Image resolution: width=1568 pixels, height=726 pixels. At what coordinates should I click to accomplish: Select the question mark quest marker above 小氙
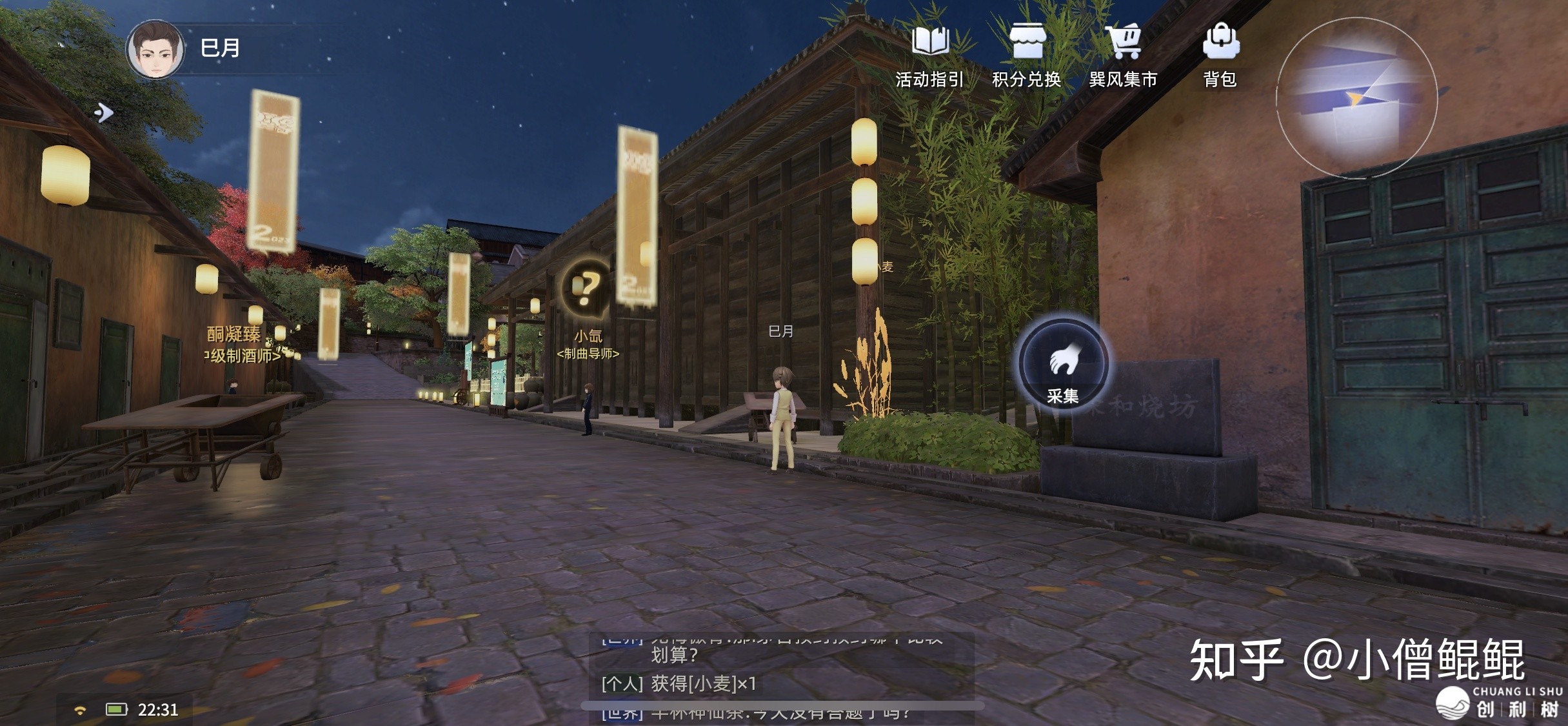(x=586, y=288)
